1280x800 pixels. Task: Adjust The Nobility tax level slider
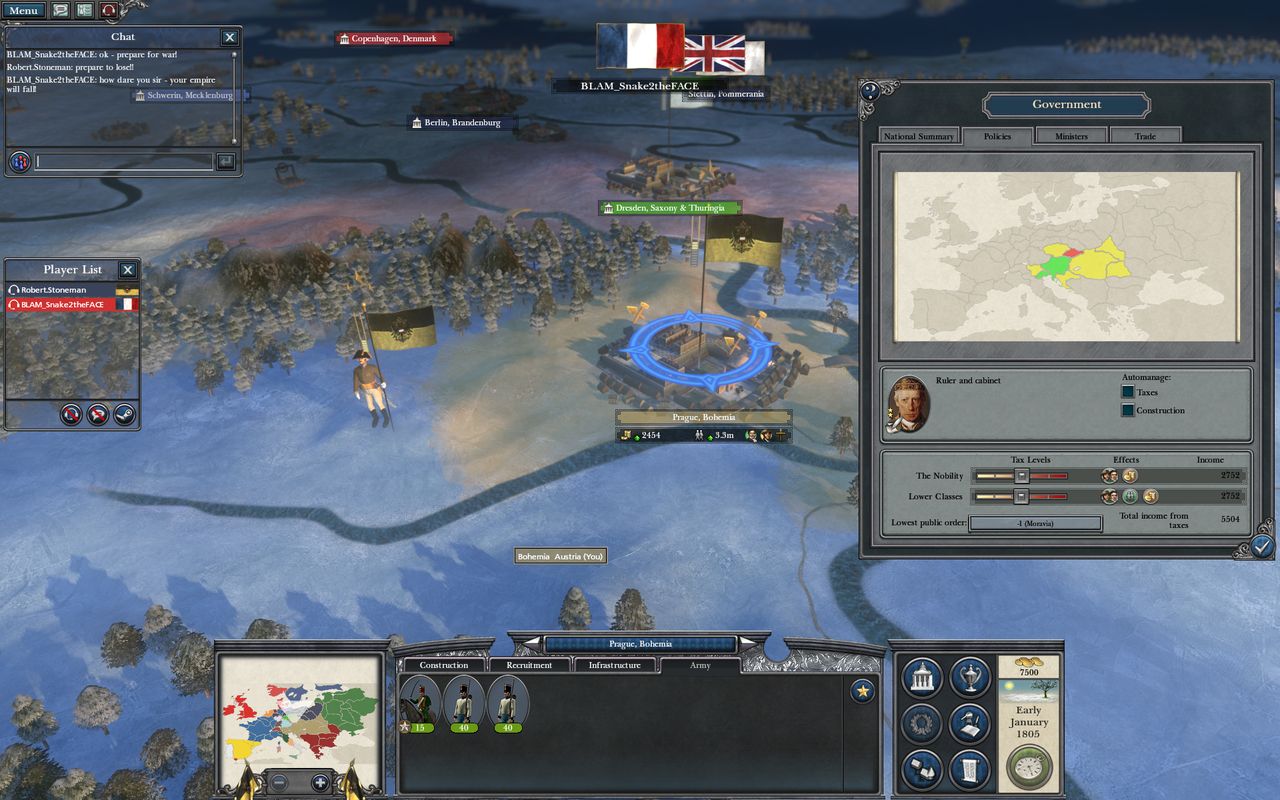coord(1021,476)
